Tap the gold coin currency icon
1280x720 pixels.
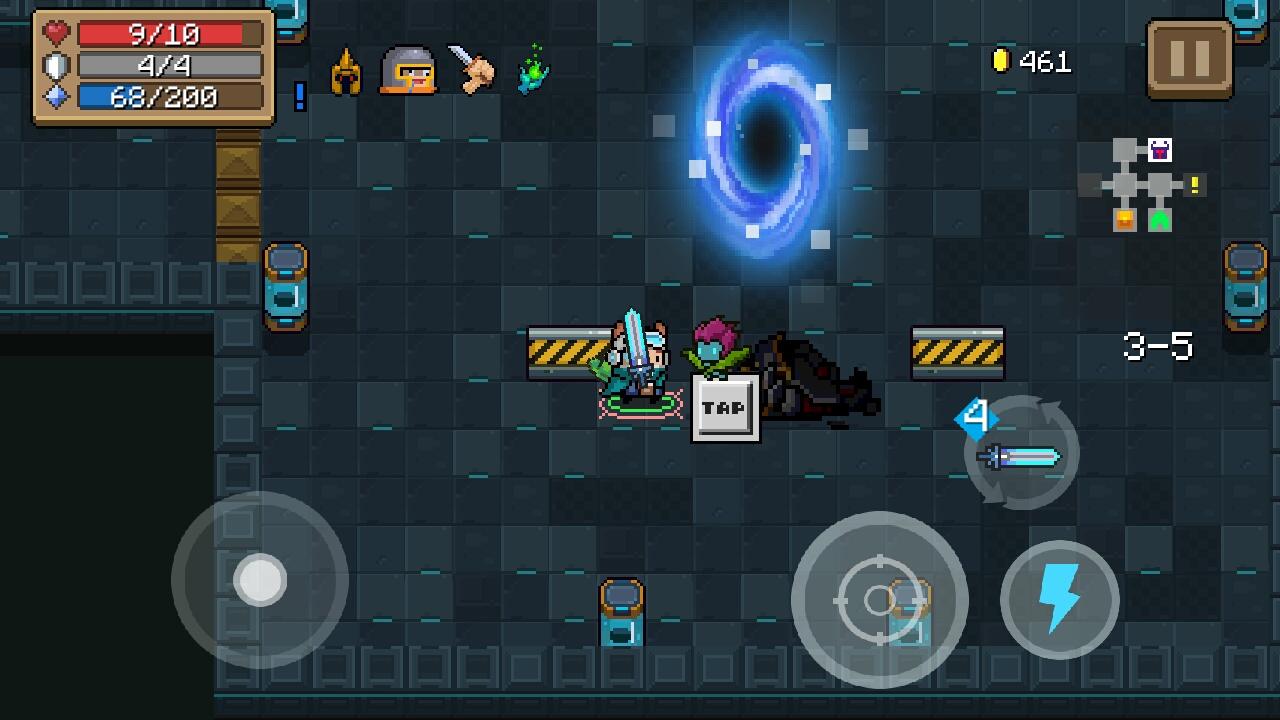999,62
